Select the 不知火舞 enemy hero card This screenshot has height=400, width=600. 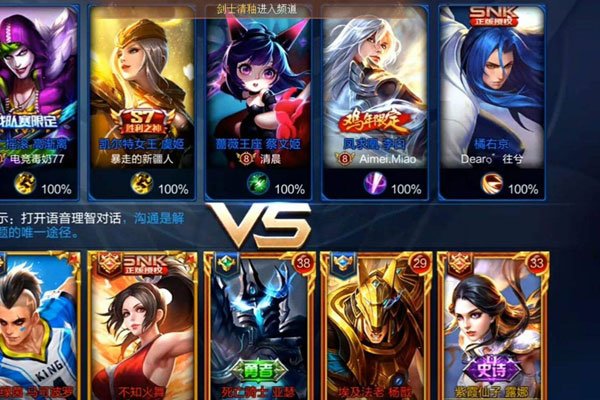point(141,325)
